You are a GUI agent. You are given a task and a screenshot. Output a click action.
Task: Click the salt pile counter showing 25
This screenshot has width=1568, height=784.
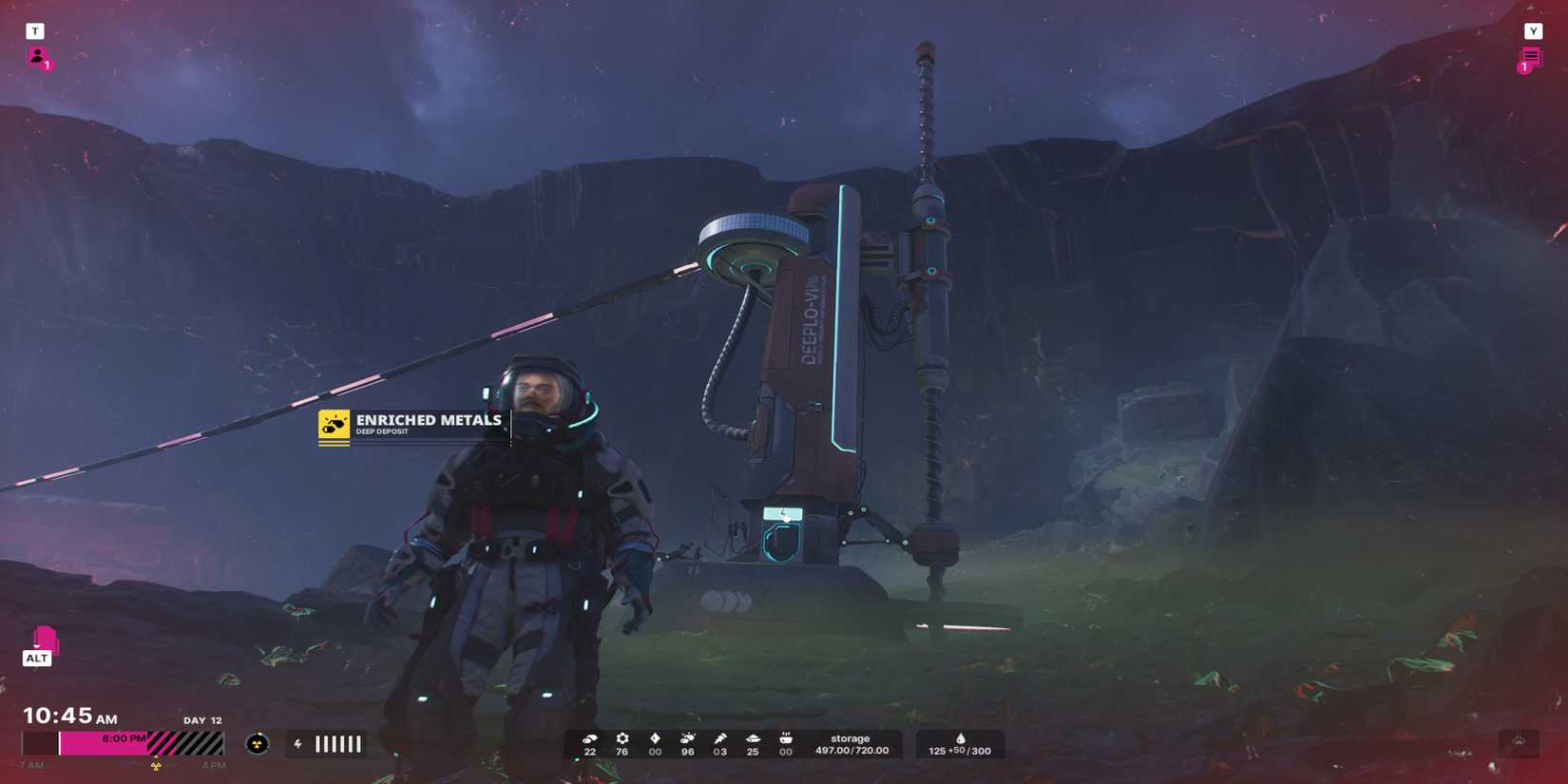click(753, 739)
